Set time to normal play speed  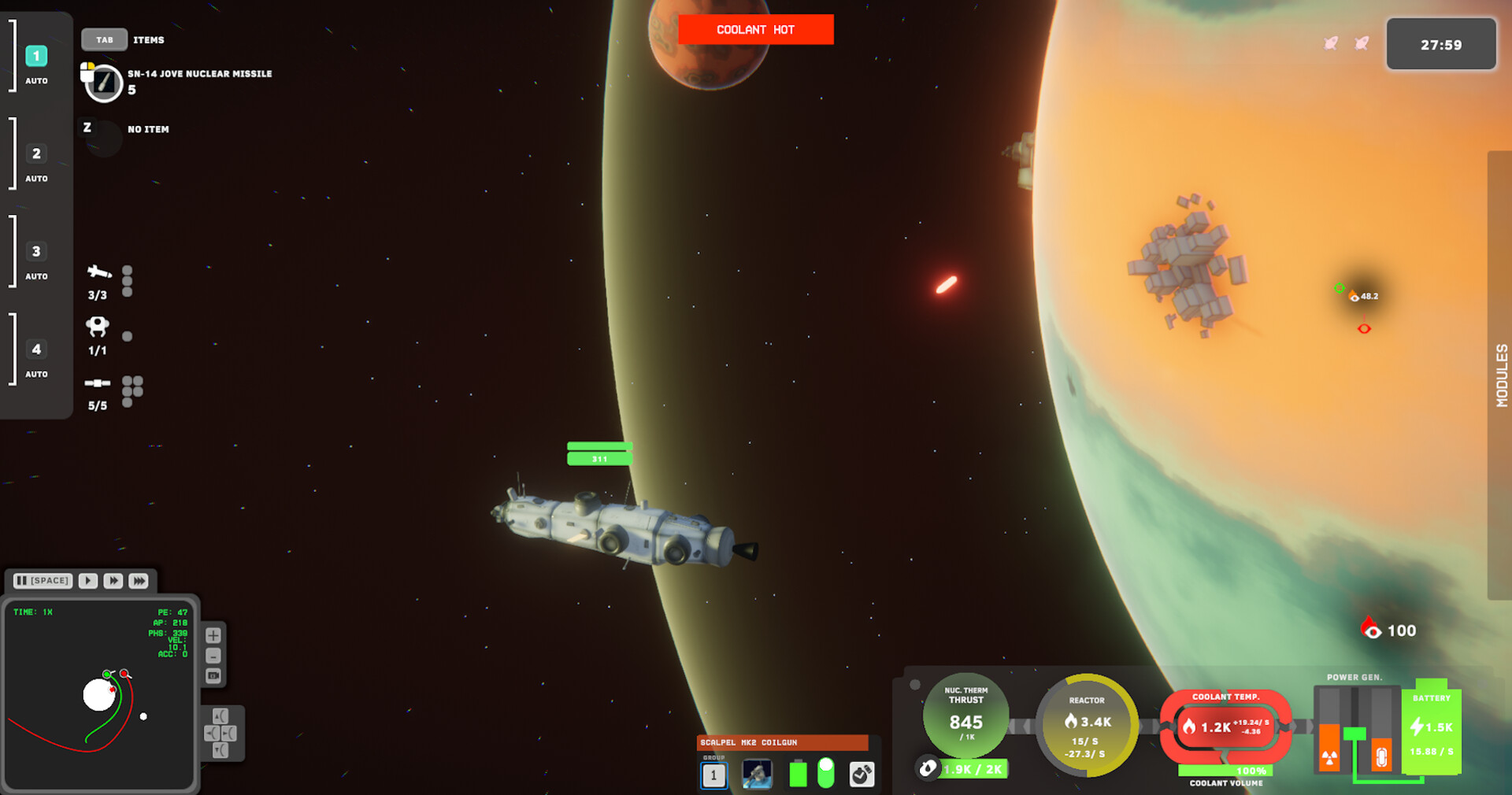88,581
